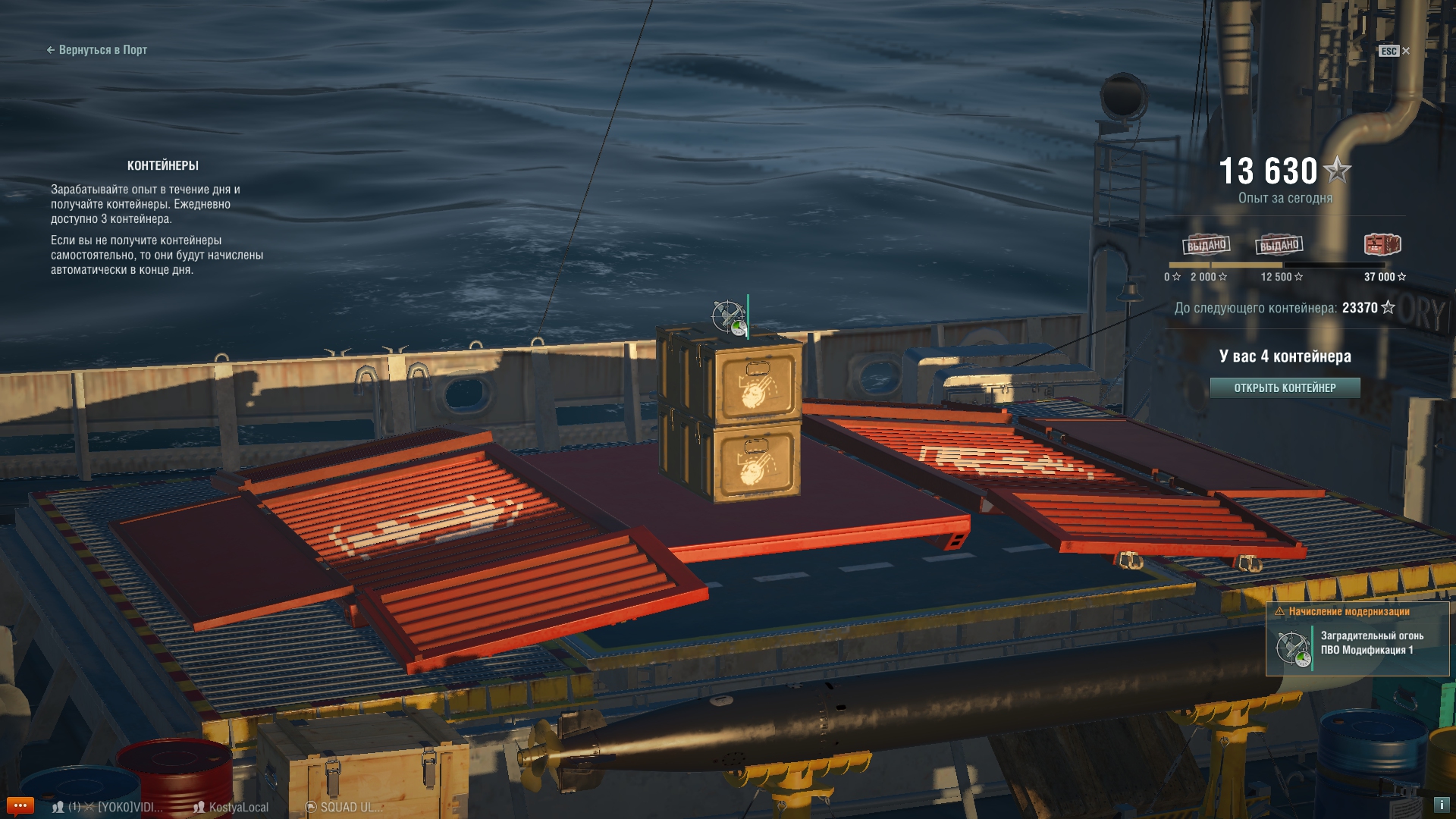
Task: Close the containers screen with the X
Action: [1405, 51]
